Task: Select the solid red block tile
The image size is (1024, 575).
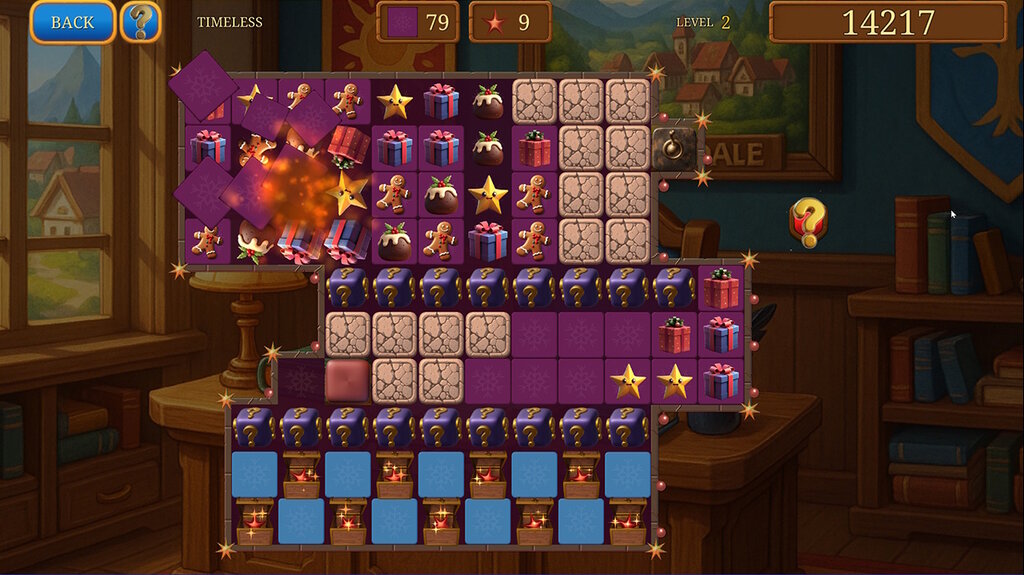Action: point(347,380)
